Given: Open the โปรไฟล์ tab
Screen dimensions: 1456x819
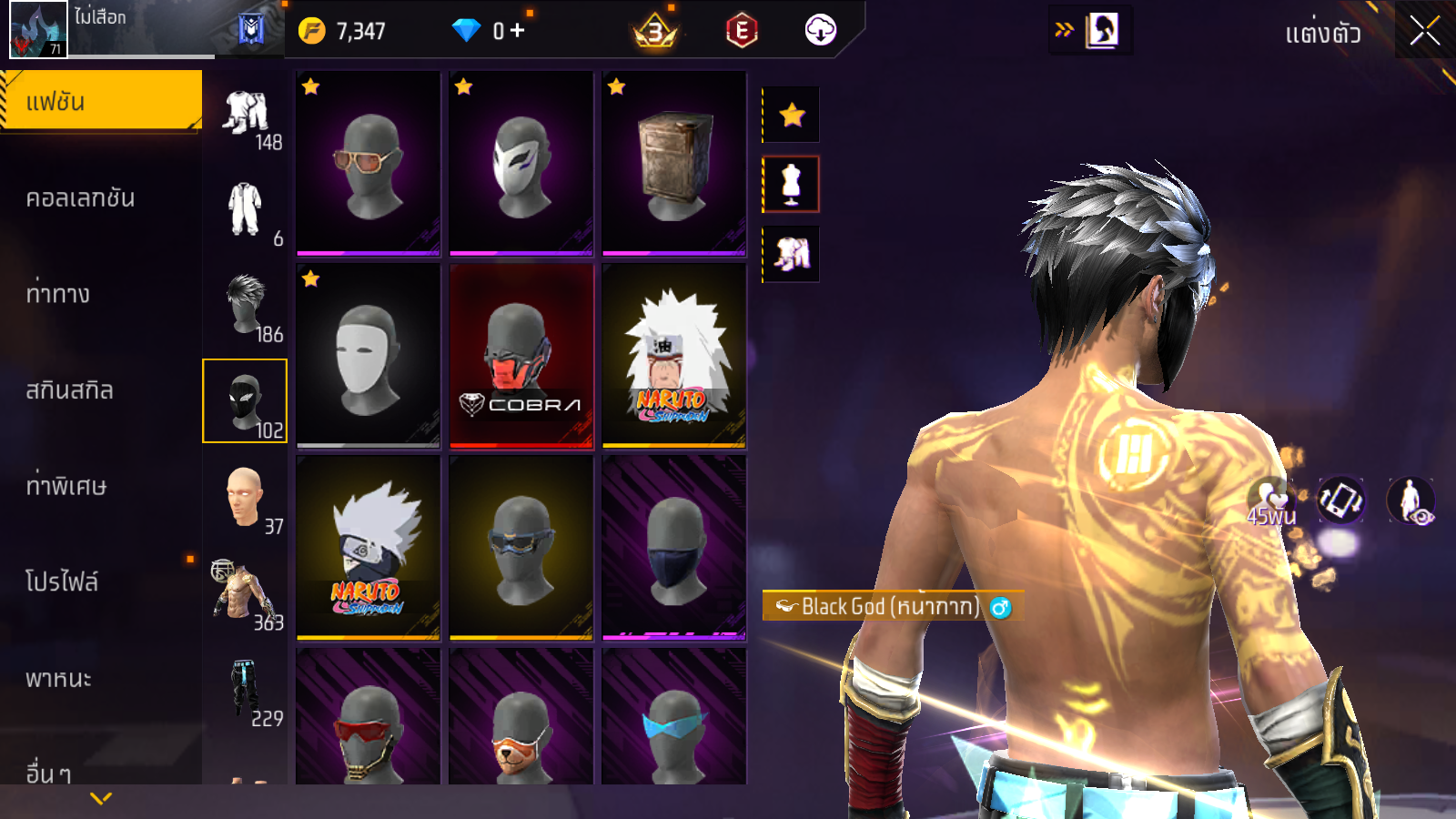Looking at the screenshot, I should click(x=62, y=581).
